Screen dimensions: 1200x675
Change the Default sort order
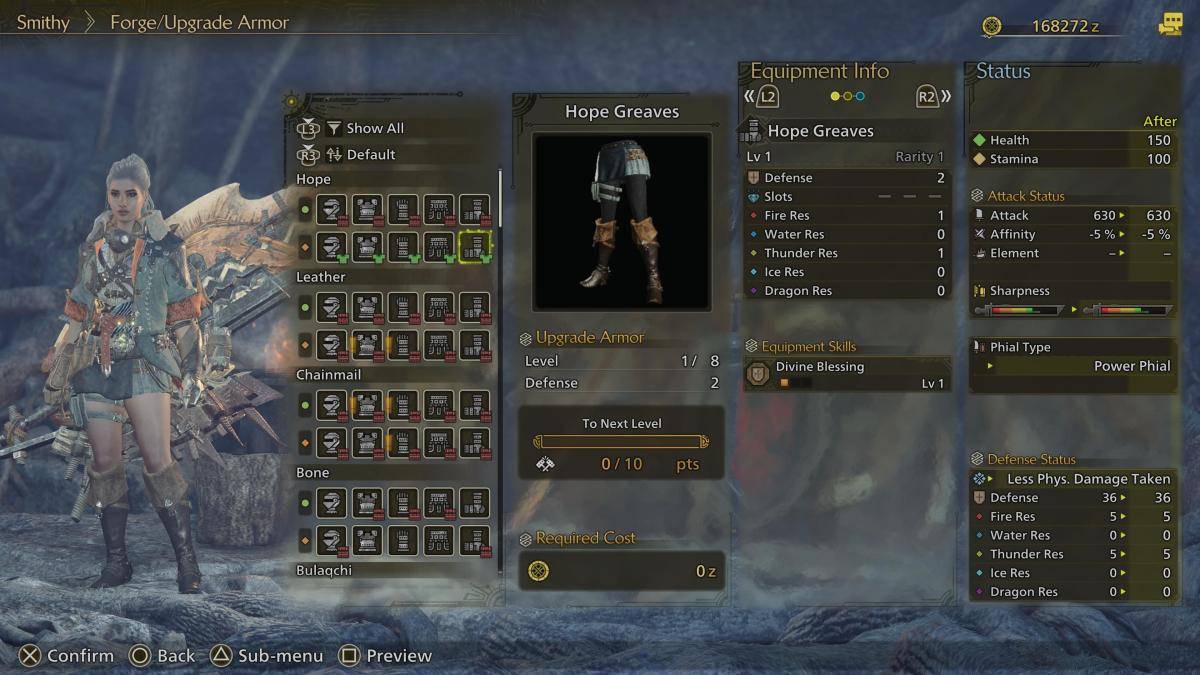pos(370,155)
